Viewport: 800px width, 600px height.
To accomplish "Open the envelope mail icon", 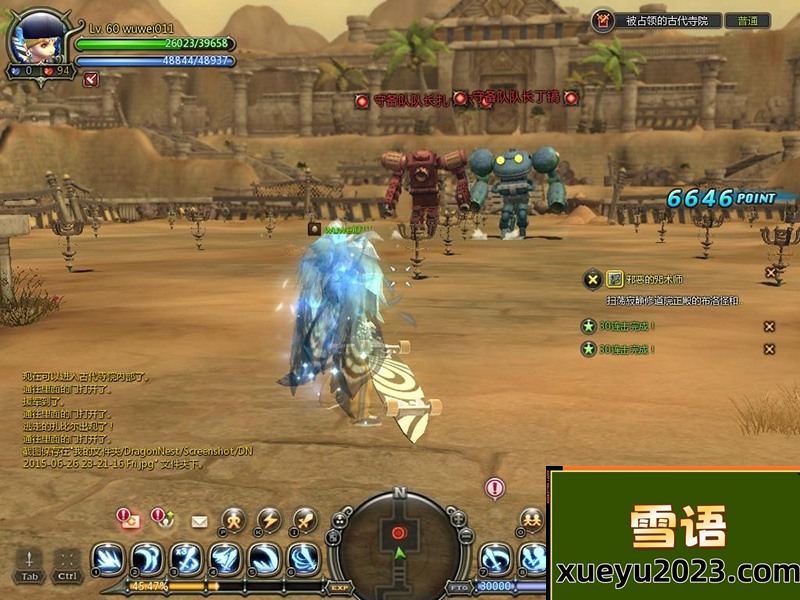I will pos(199,521).
